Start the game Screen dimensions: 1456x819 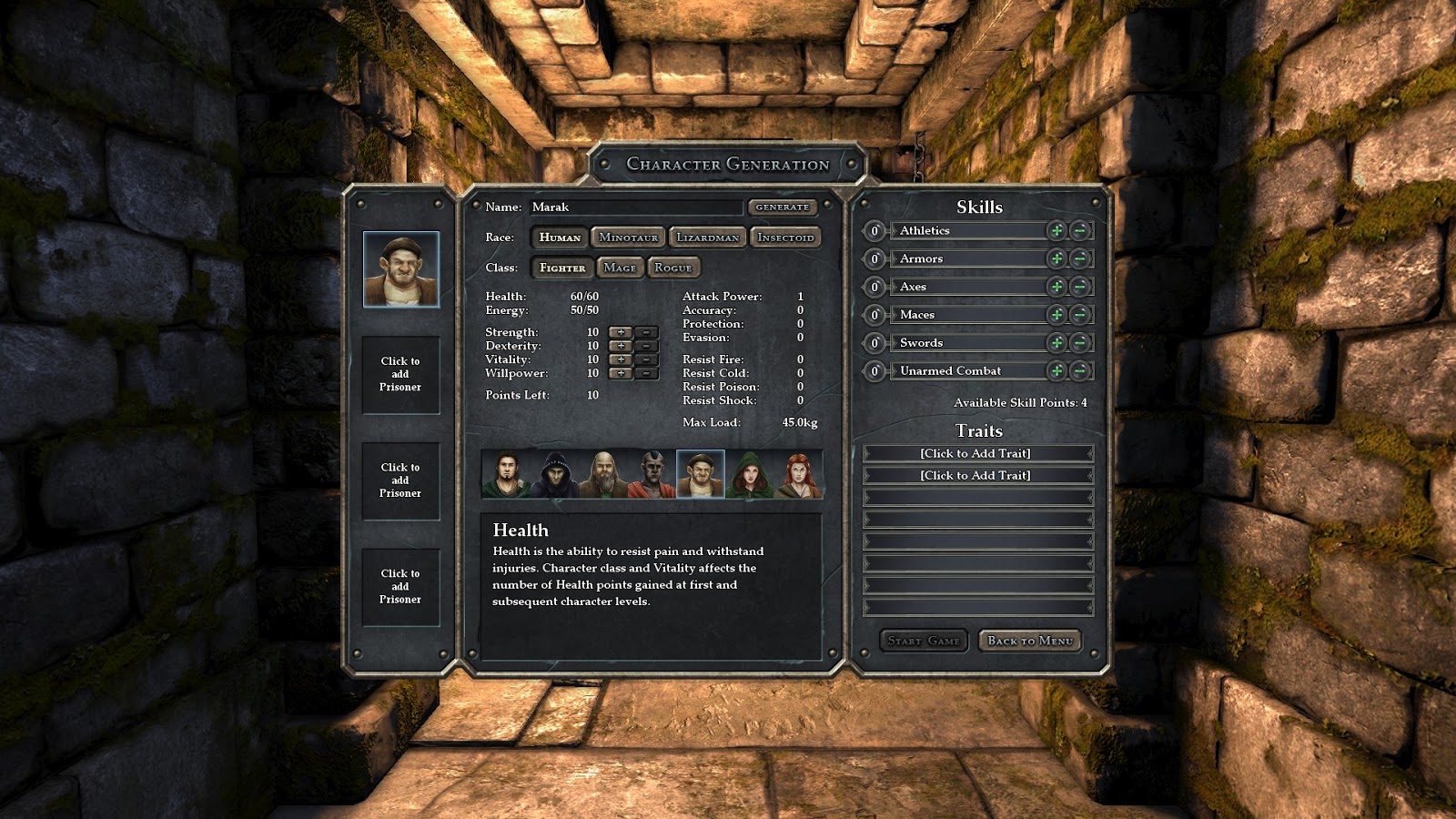point(924,641)
